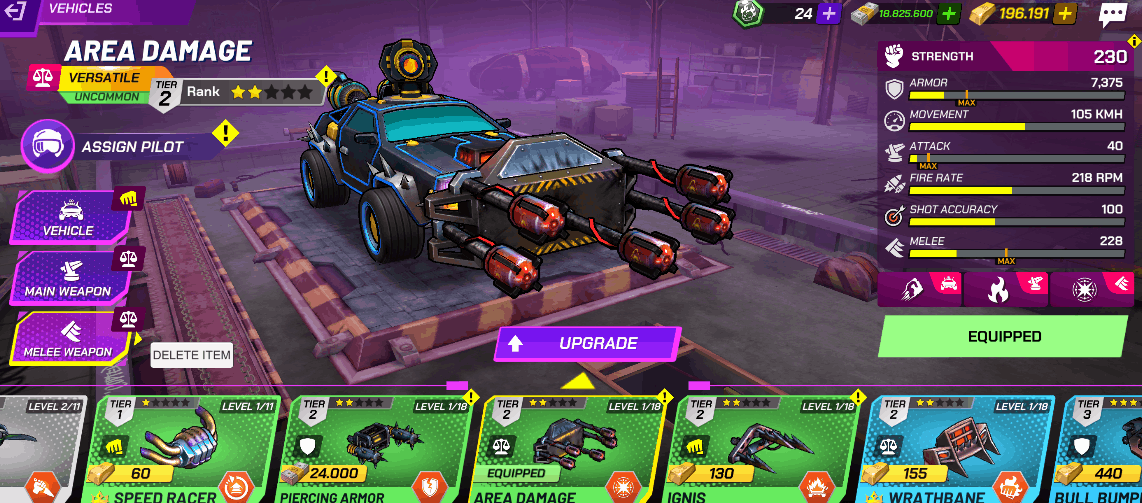The height and width of the screenshot is (503, 1142).
Task: Switch to the Main Weapon tab
Action: click(x=68, y=277)
